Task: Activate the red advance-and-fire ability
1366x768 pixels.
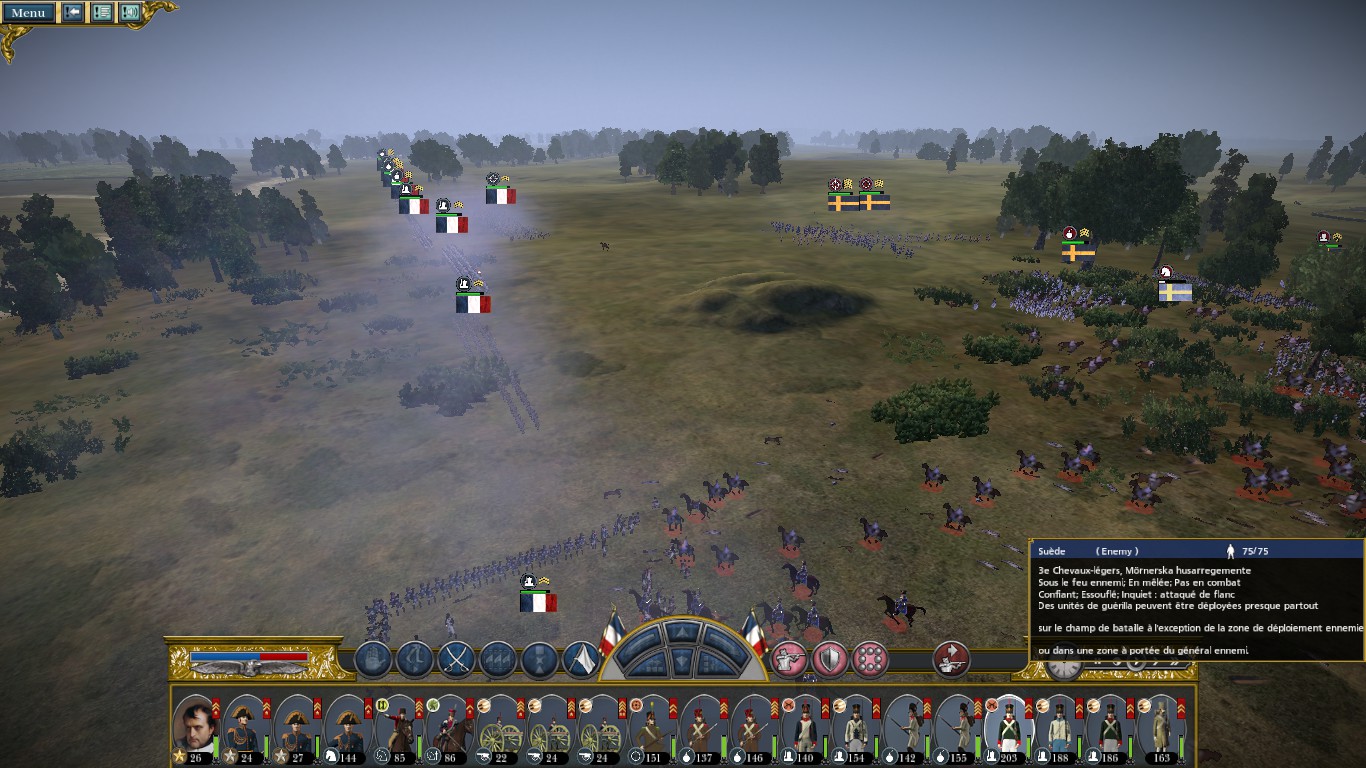Action: coord(951,659)
